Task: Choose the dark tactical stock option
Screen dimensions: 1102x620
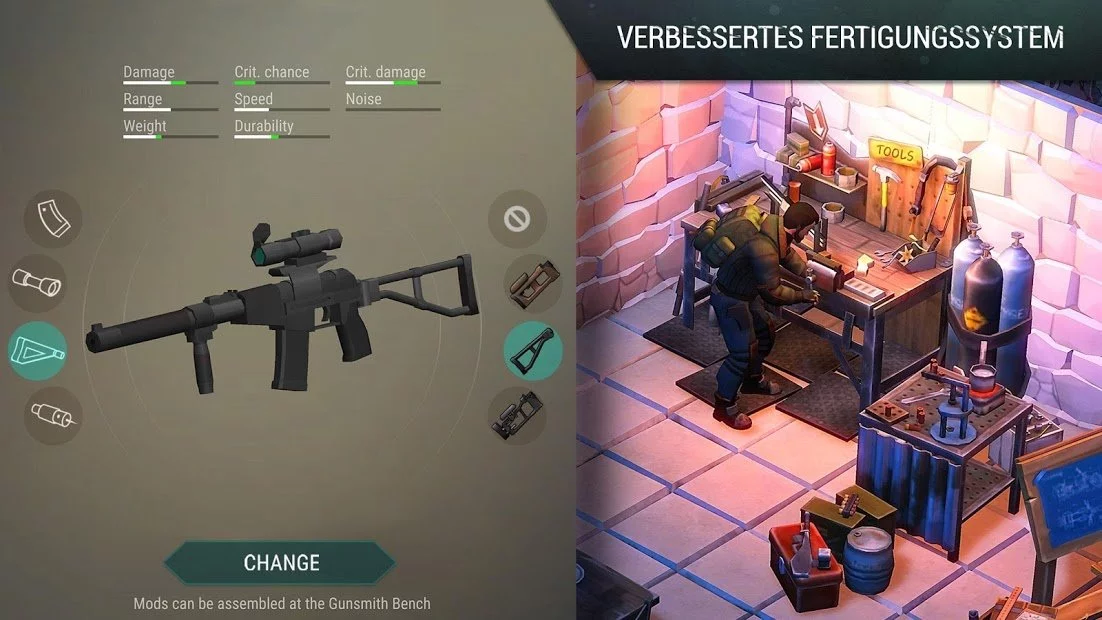Action: coord(517,416)
